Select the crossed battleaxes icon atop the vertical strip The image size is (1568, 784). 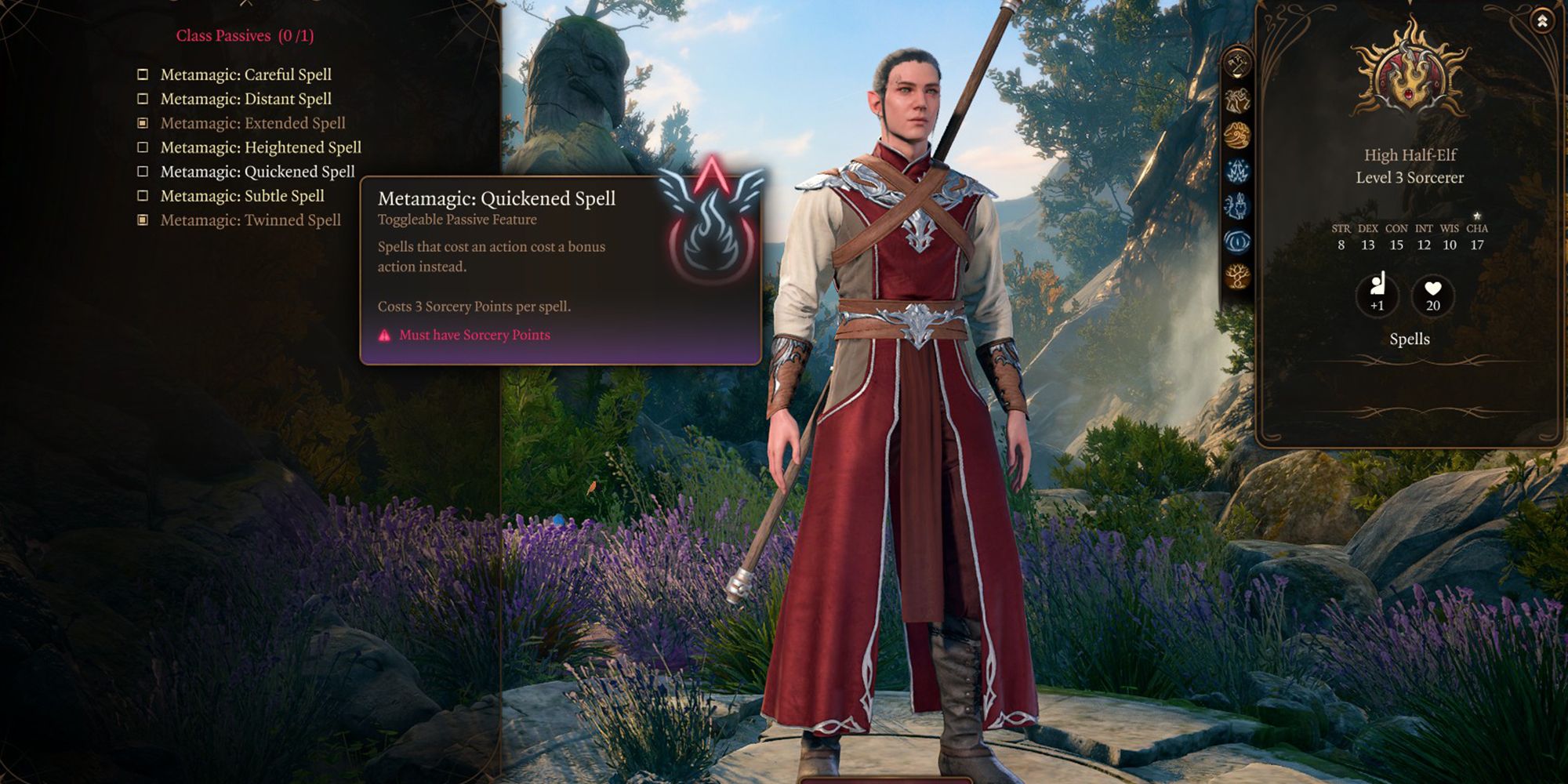tap(1236, 65)
